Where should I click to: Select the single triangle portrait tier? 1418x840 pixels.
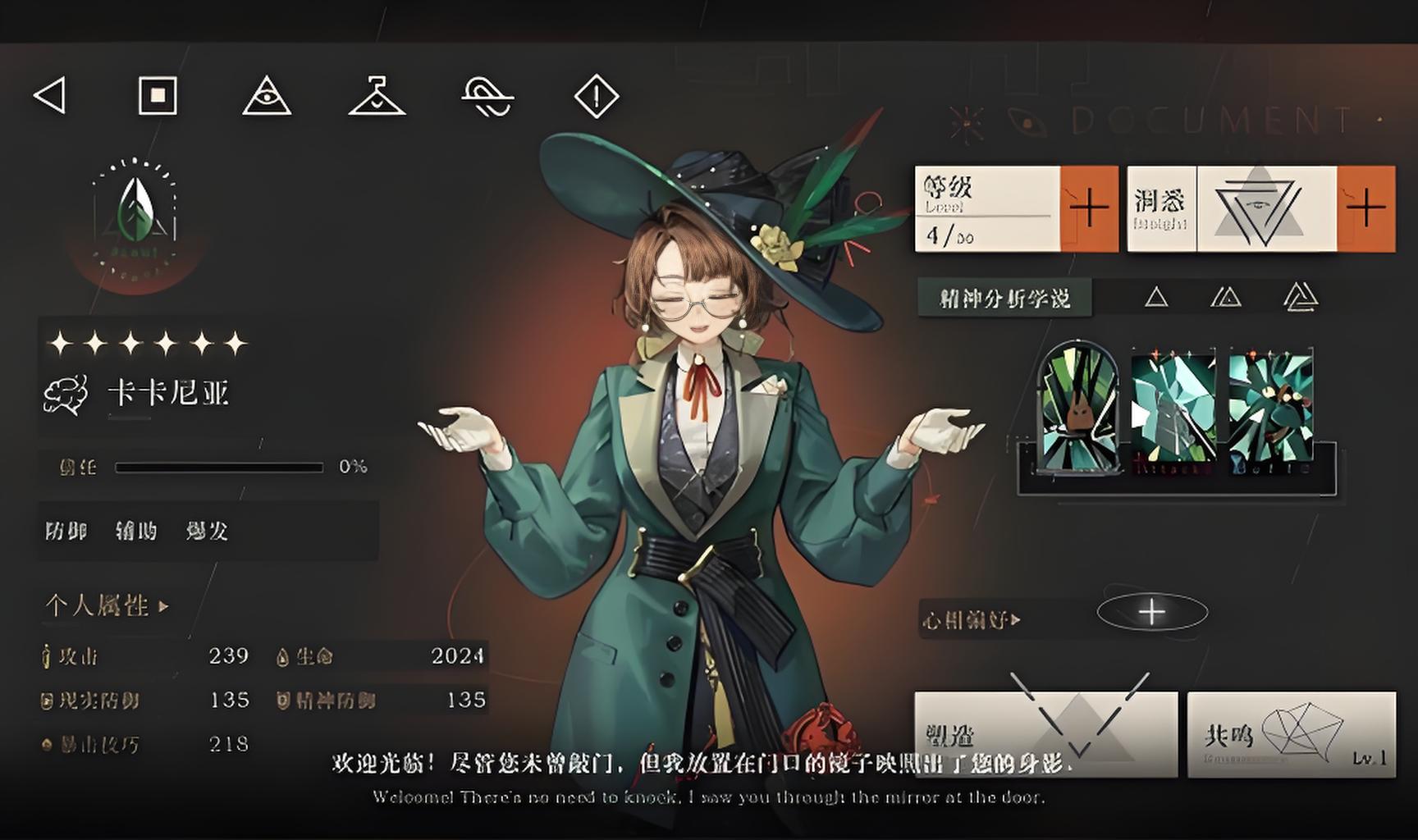pos(1156,297)
